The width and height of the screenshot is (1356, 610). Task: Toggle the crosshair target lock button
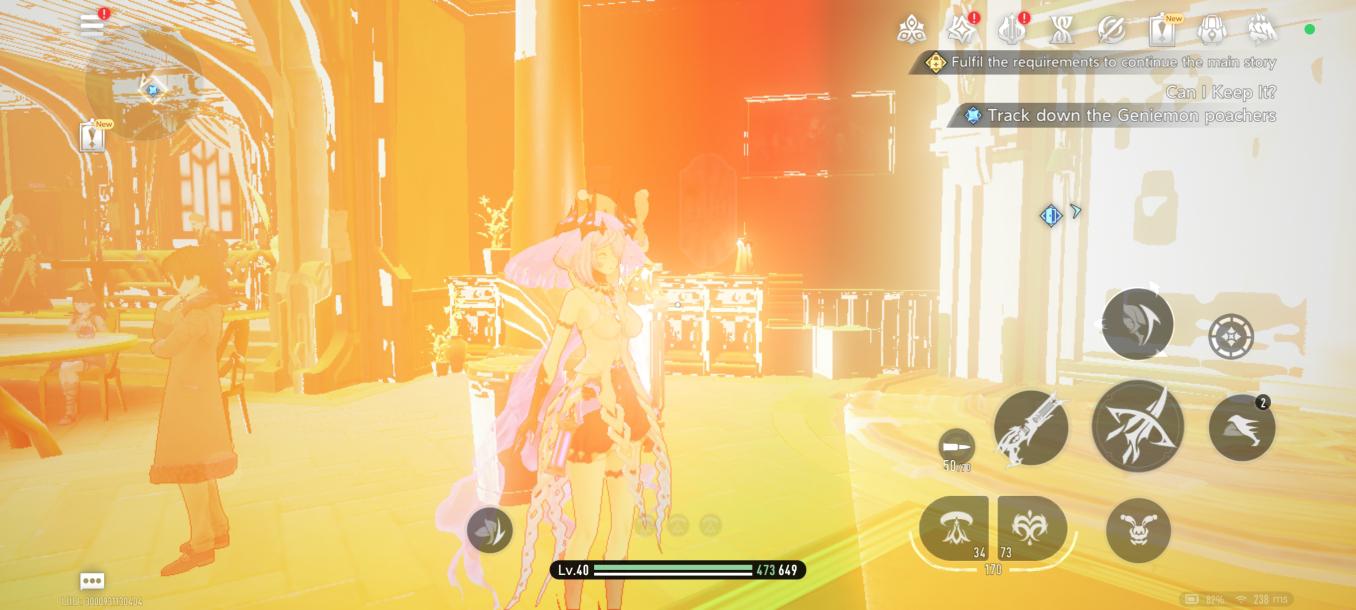(x=1231, y=337)
